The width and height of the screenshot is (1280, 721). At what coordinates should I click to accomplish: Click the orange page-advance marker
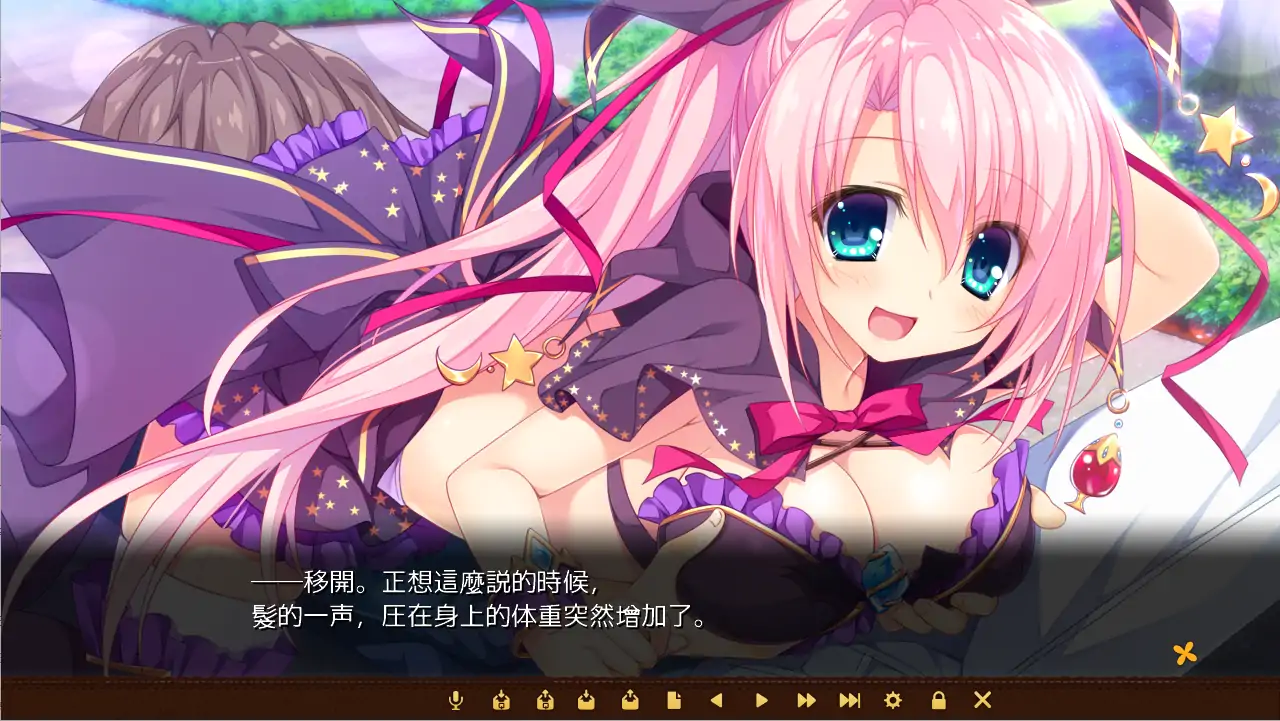1185,654
